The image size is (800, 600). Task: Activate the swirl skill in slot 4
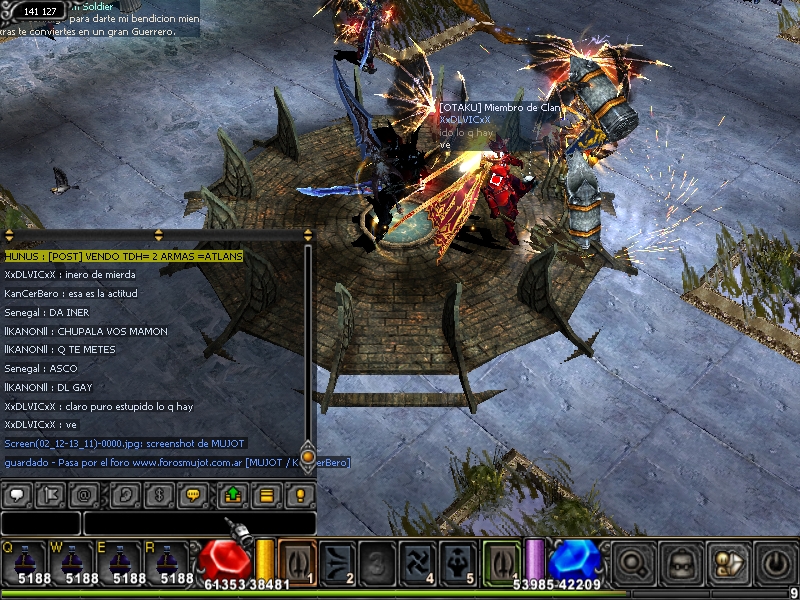click(x=417, y=560)
